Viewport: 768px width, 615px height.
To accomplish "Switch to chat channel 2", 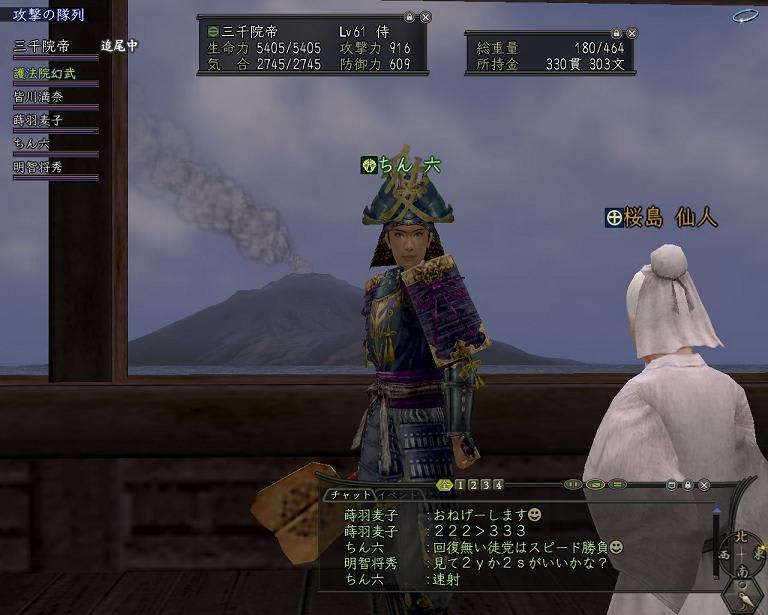I will coord(472,485).
